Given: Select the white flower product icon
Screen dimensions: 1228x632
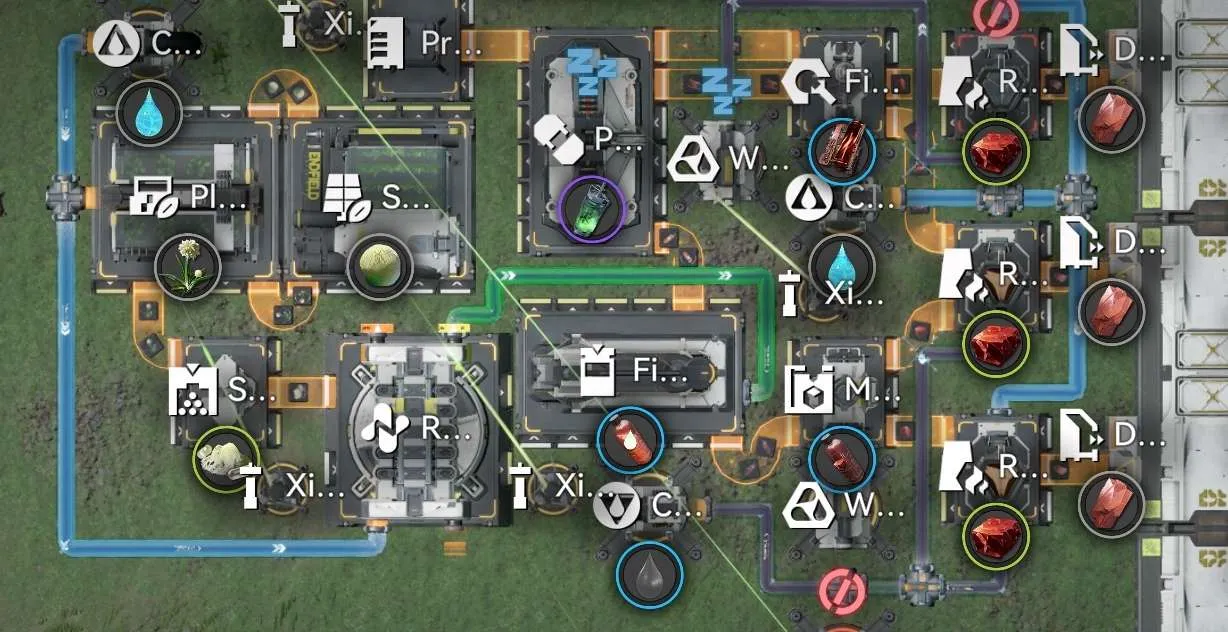Looking at the screenshot, I should (188, 267).
